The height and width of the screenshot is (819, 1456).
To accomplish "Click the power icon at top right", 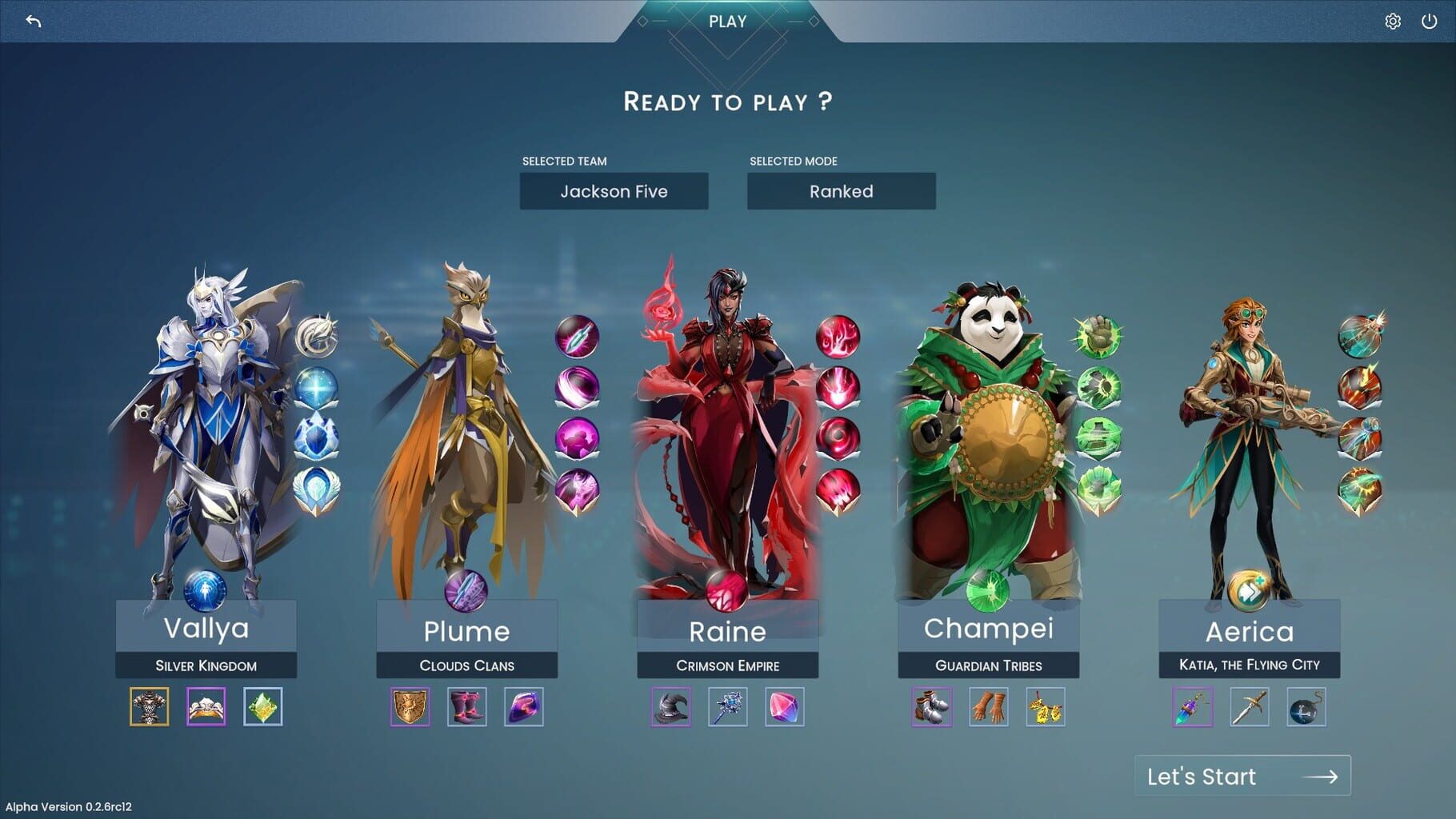I will 1428,22.
